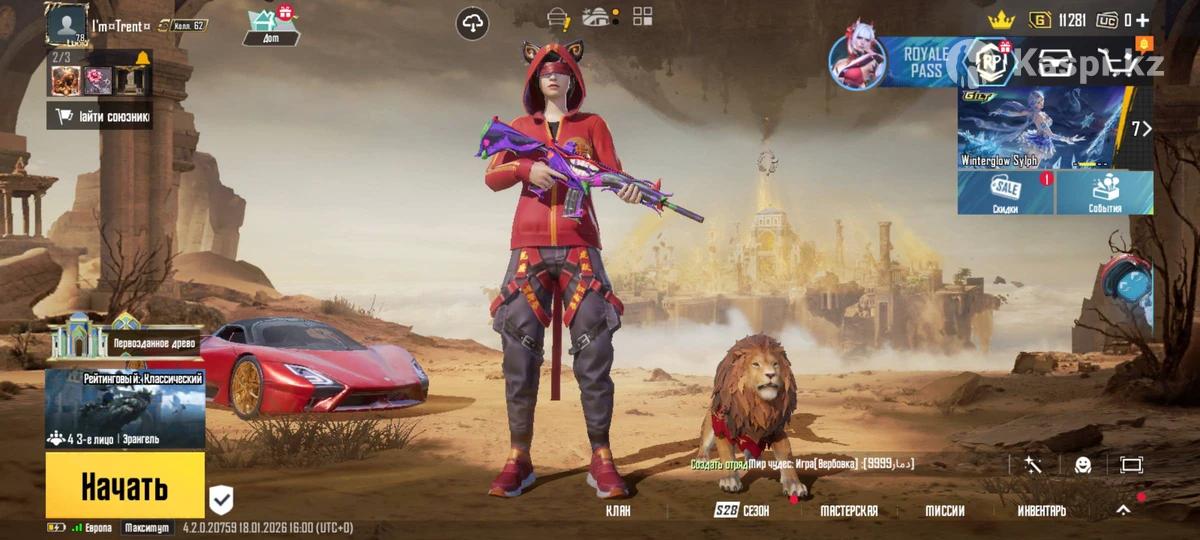Go to the Мастерская workshop

coord(848,511)
